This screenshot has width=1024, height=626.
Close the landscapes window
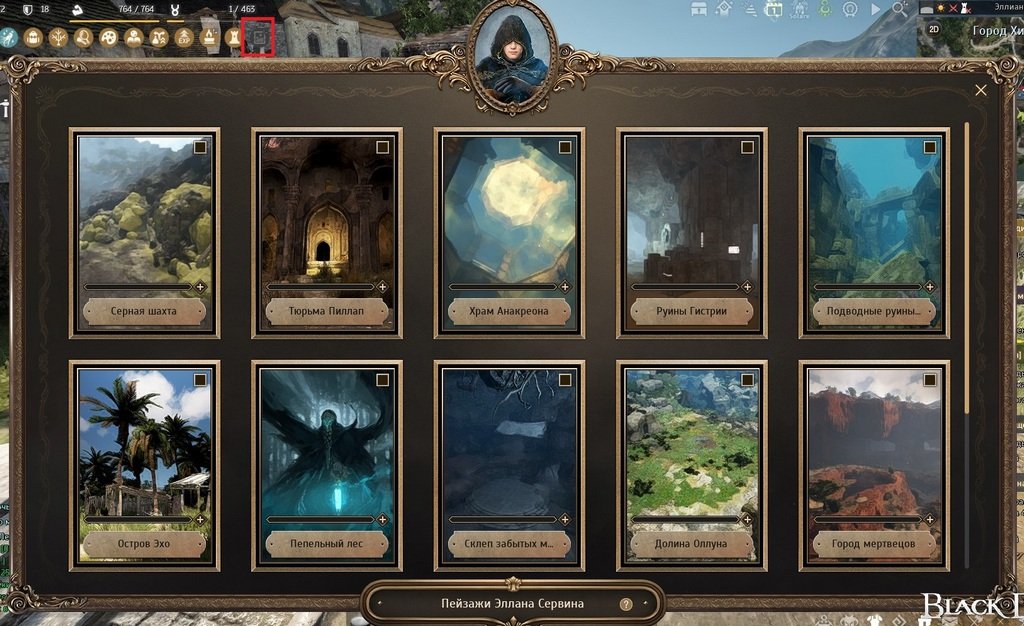(x=981, y=90)
